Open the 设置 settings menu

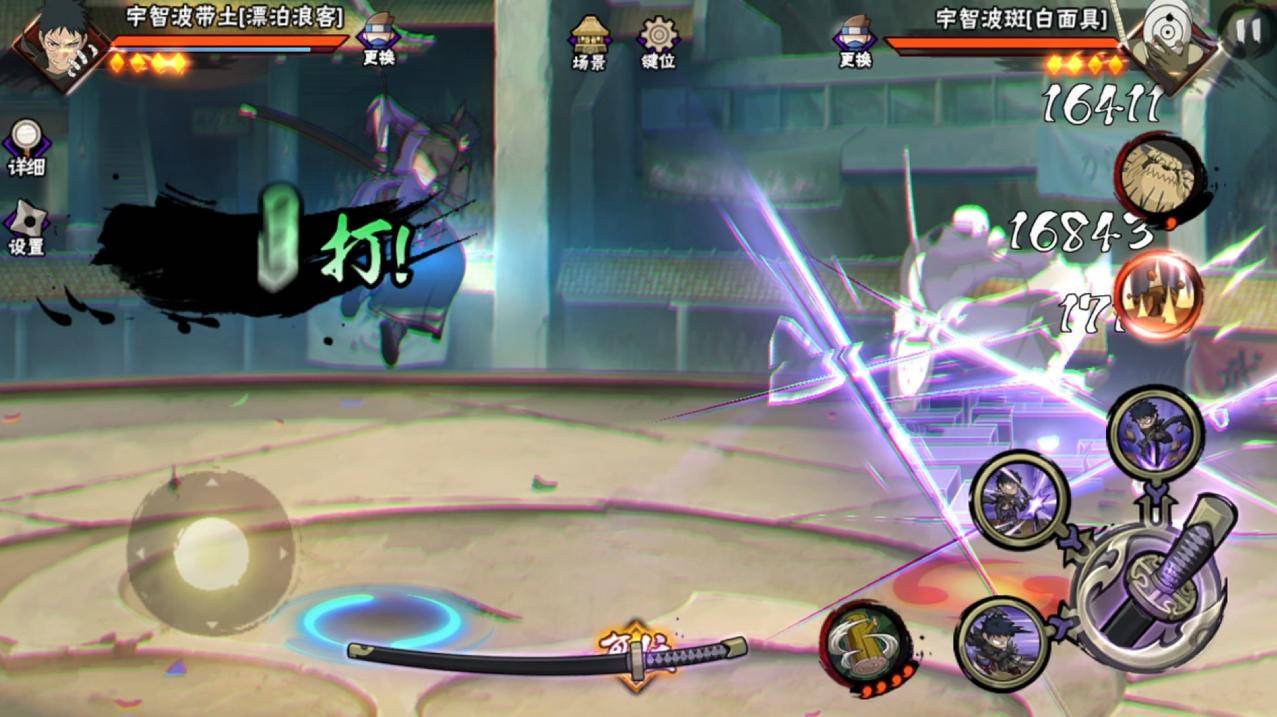(x=26, y=228)
